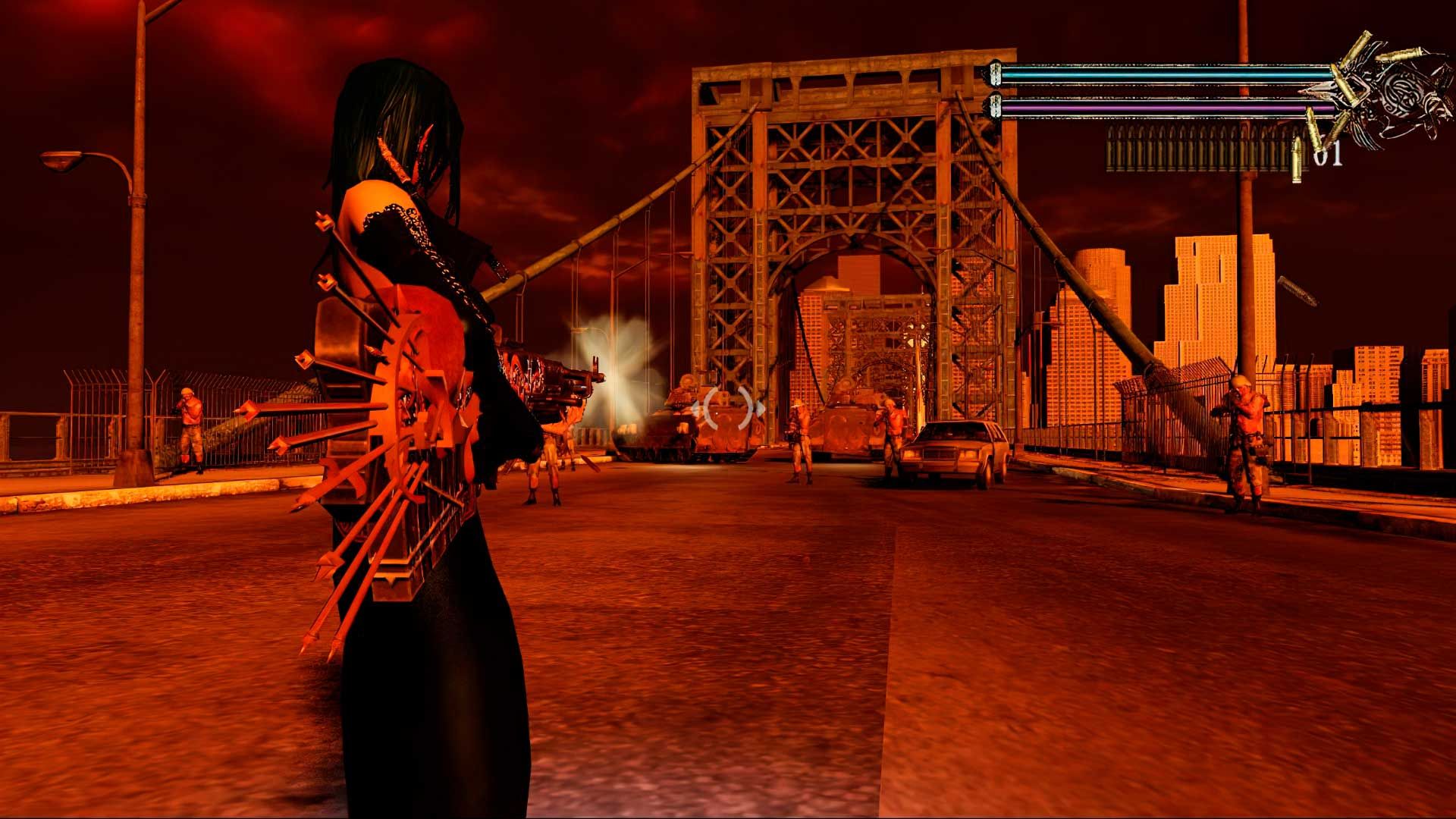The width and height of the screenshot is (1456, 819).
Task: Click the vertical bullet magazine row icon
Action: click(x=1198, y=149)
